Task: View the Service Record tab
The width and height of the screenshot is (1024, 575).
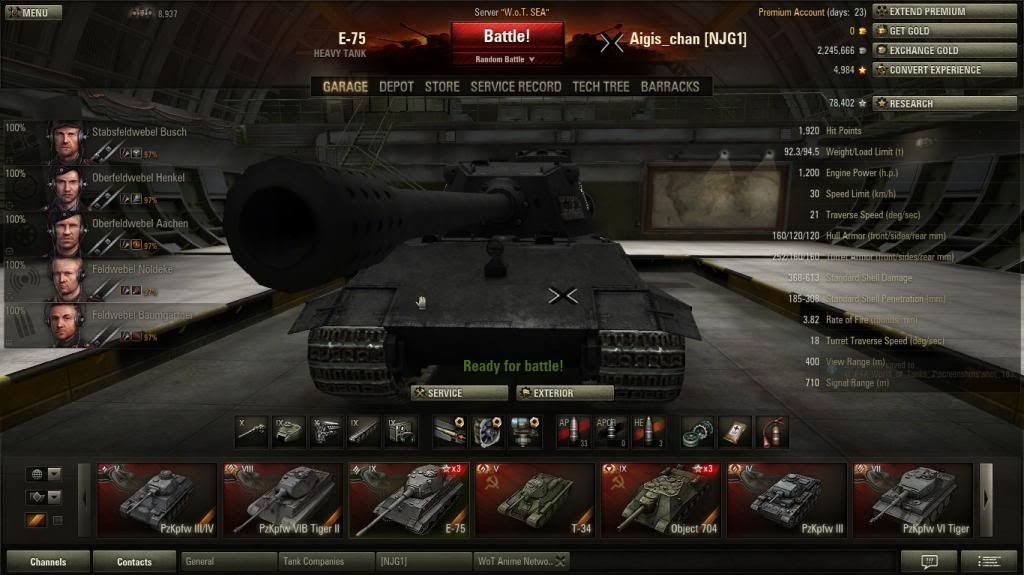Action: point(515,87)
